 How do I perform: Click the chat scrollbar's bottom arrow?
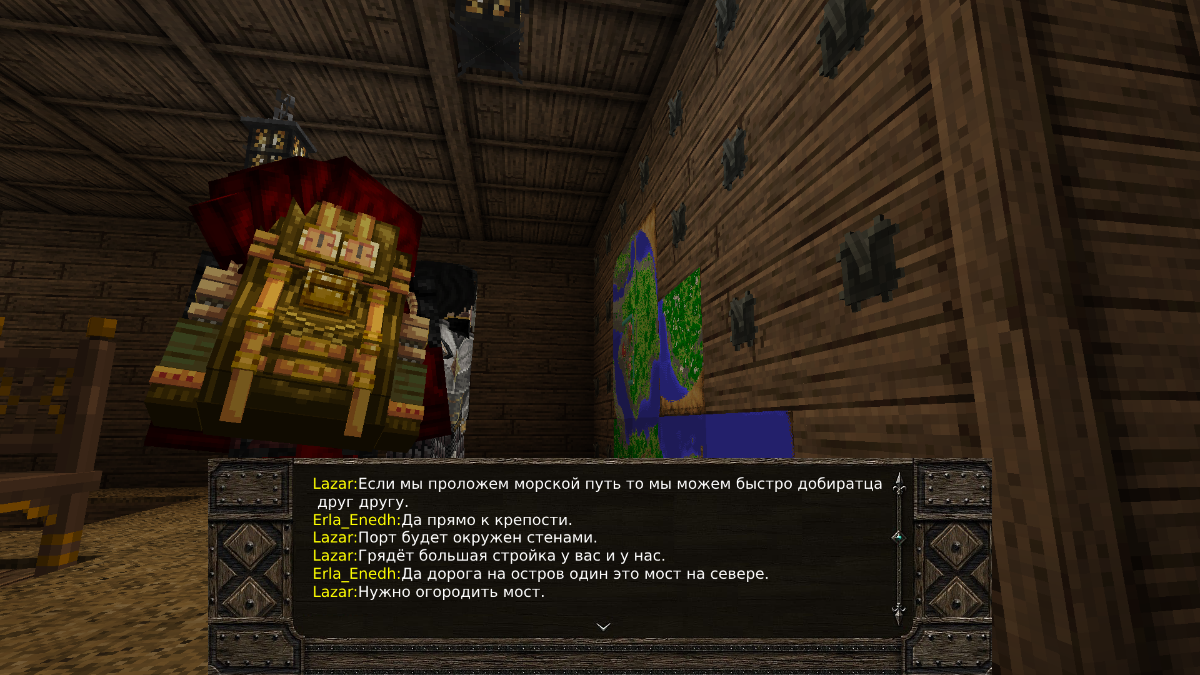[898, 609]
